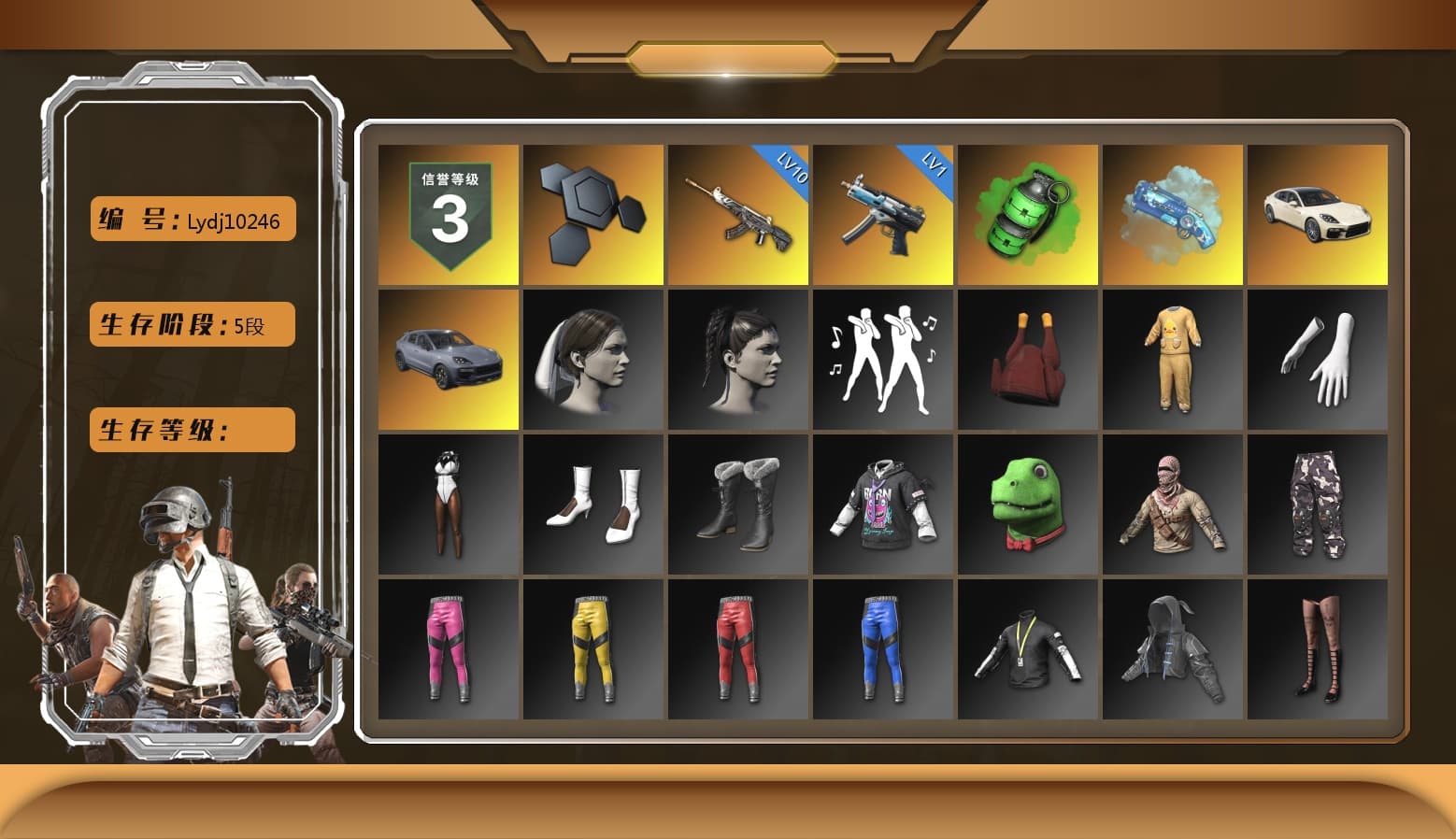Click the LV10 rifle skin tile
The width and height of the screenshot is (1456, 839).
tap(738, 213)
